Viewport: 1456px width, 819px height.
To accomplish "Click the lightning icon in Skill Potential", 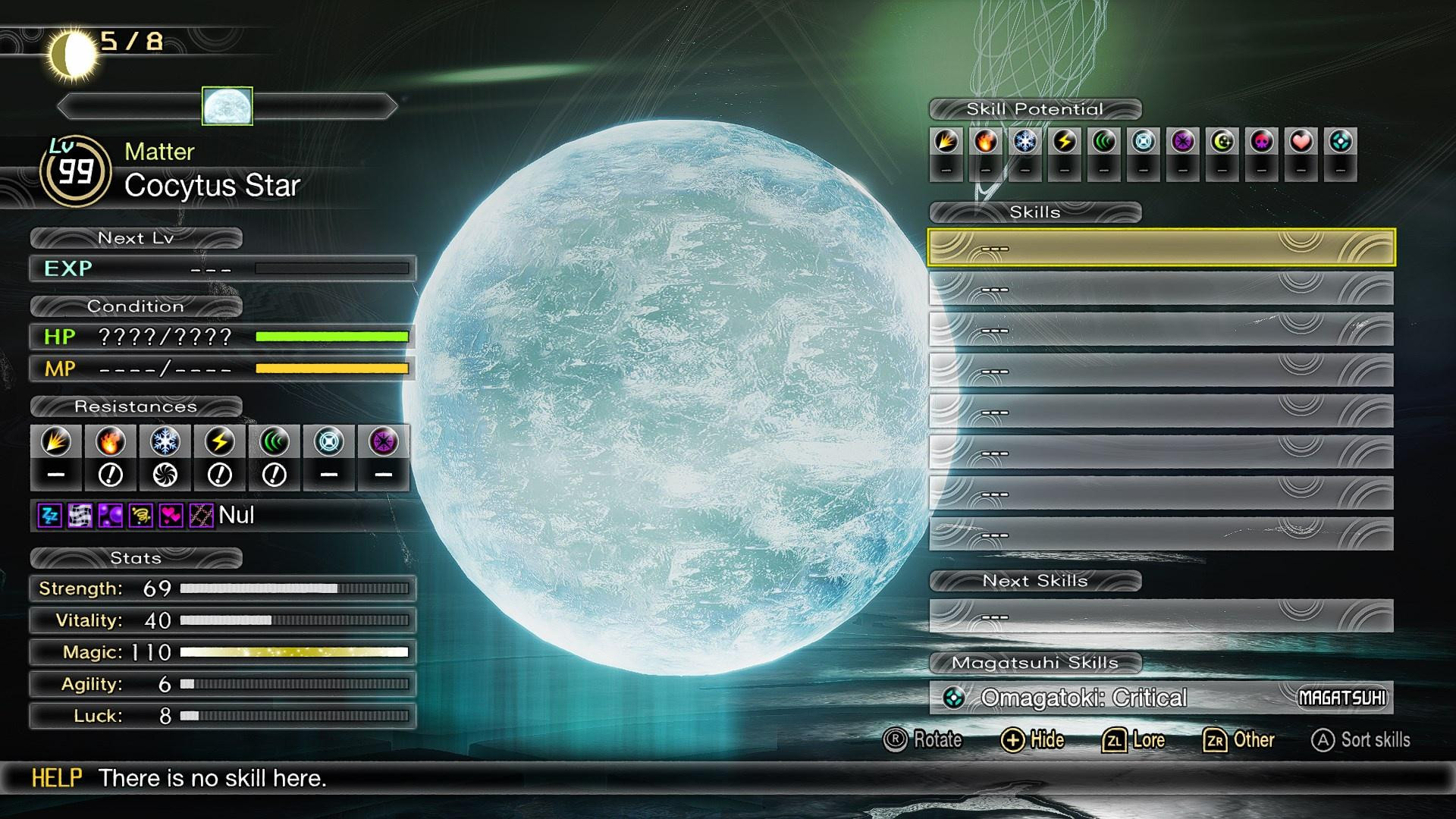I will click(x=1065, y=142).
